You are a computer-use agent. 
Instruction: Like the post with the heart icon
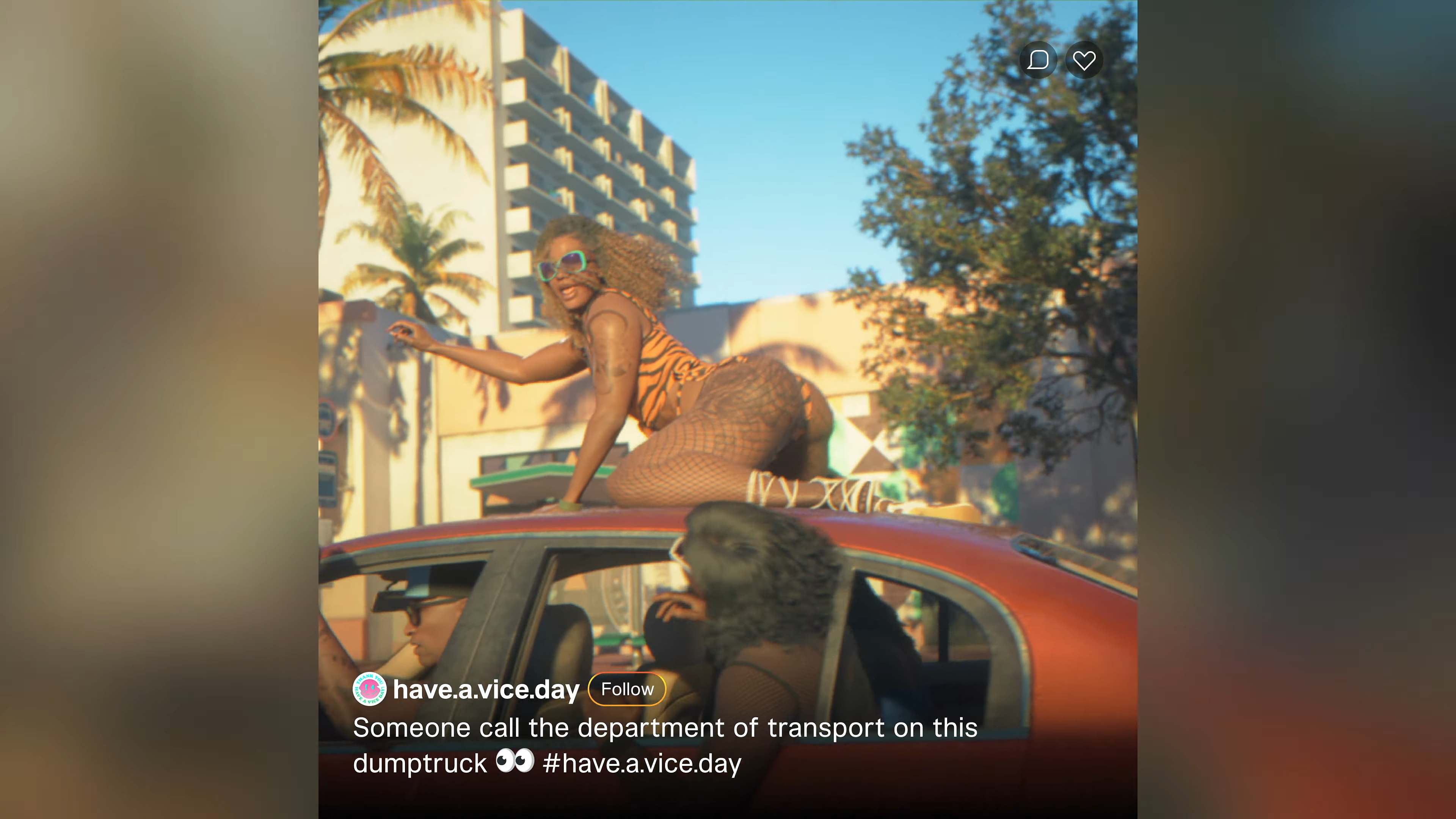[x=1084, y=60]
